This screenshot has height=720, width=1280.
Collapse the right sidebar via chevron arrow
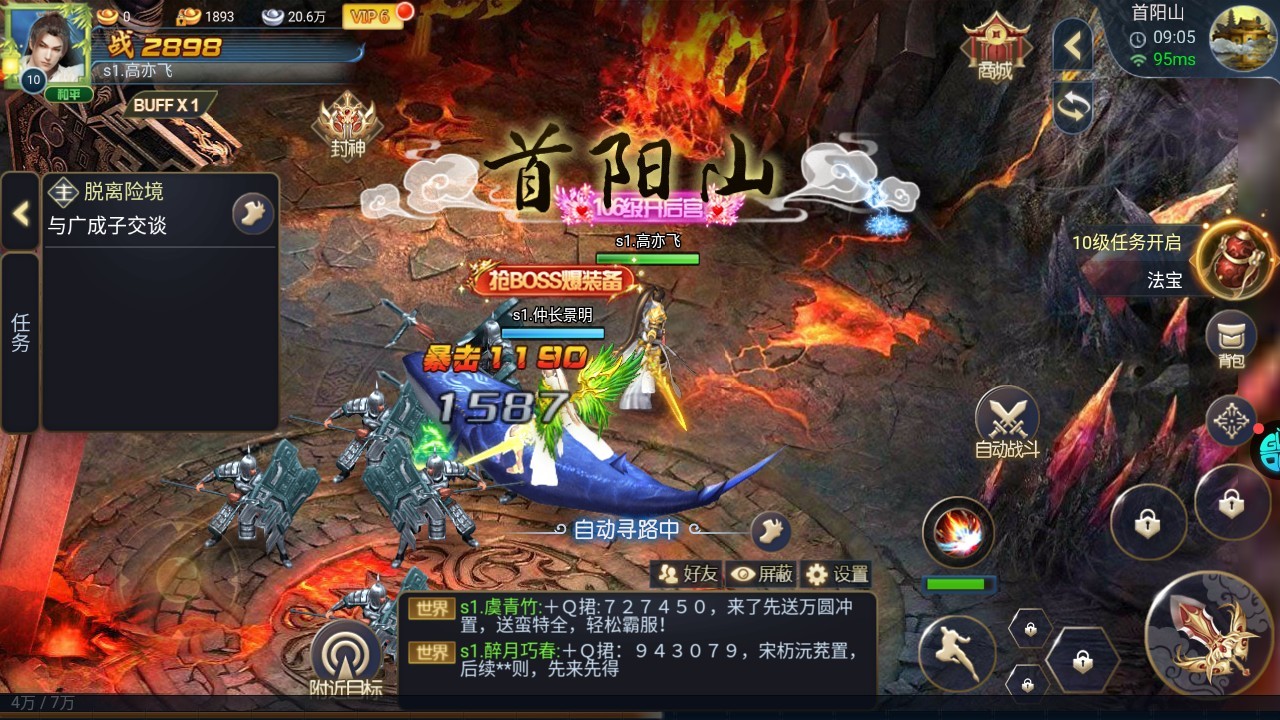click(x=1071, y=46)
